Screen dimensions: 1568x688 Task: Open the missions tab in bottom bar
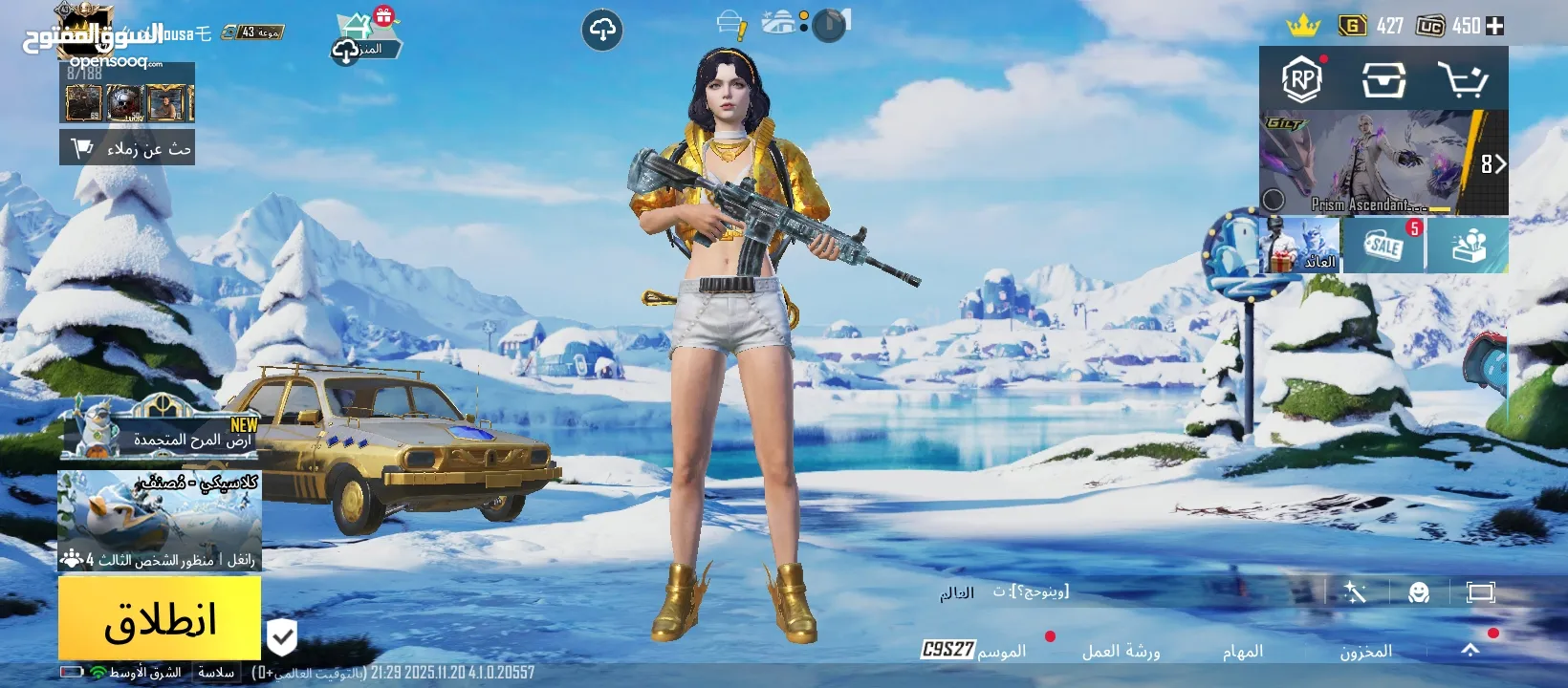(x=1242, y=651)
